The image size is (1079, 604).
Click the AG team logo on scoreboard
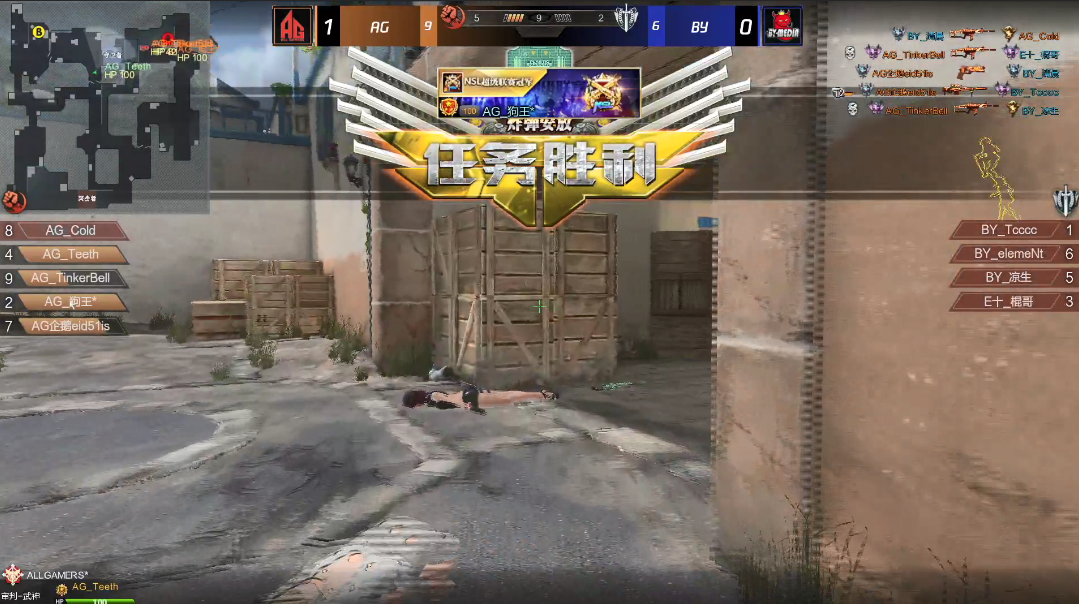click(x=292, y=27)
